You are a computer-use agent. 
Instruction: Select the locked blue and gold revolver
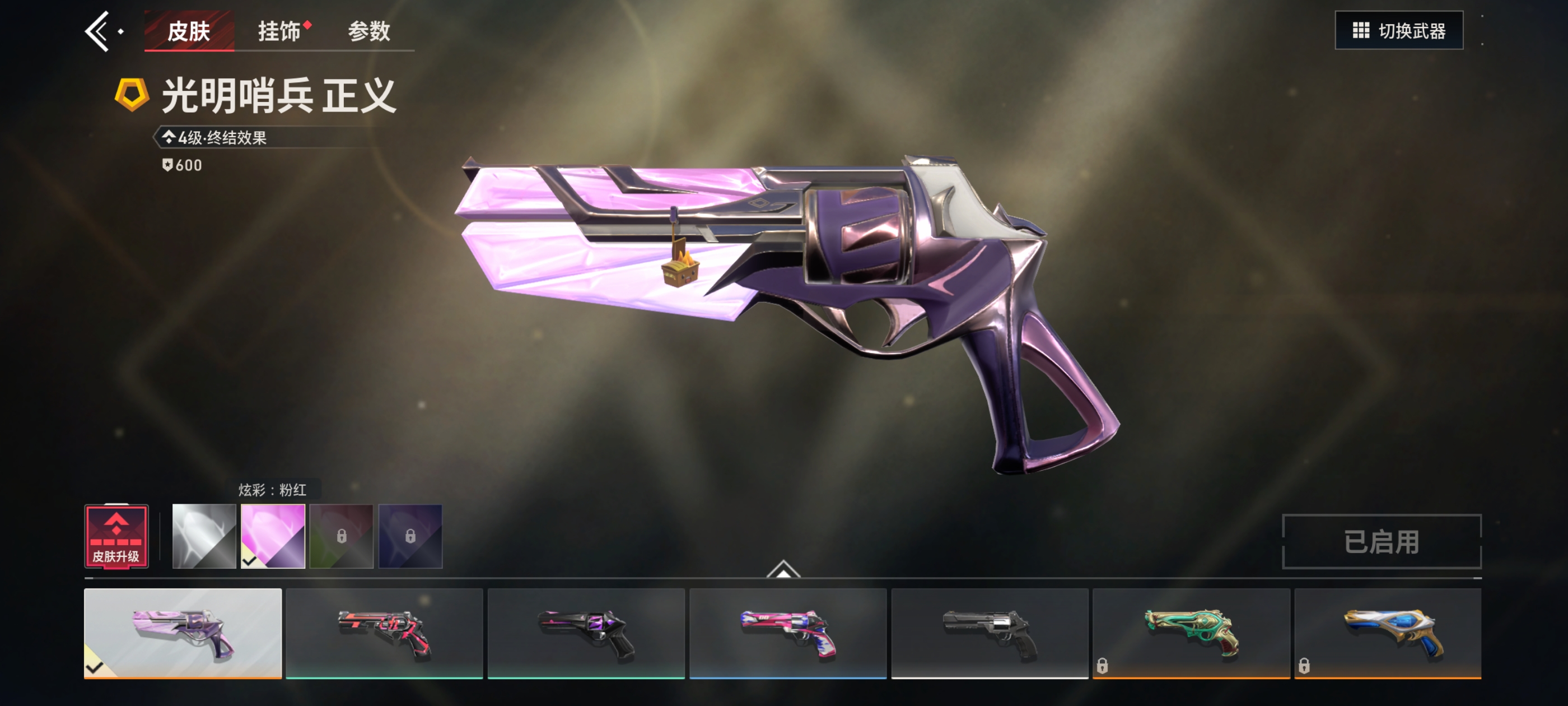(x=1388, y=633)
